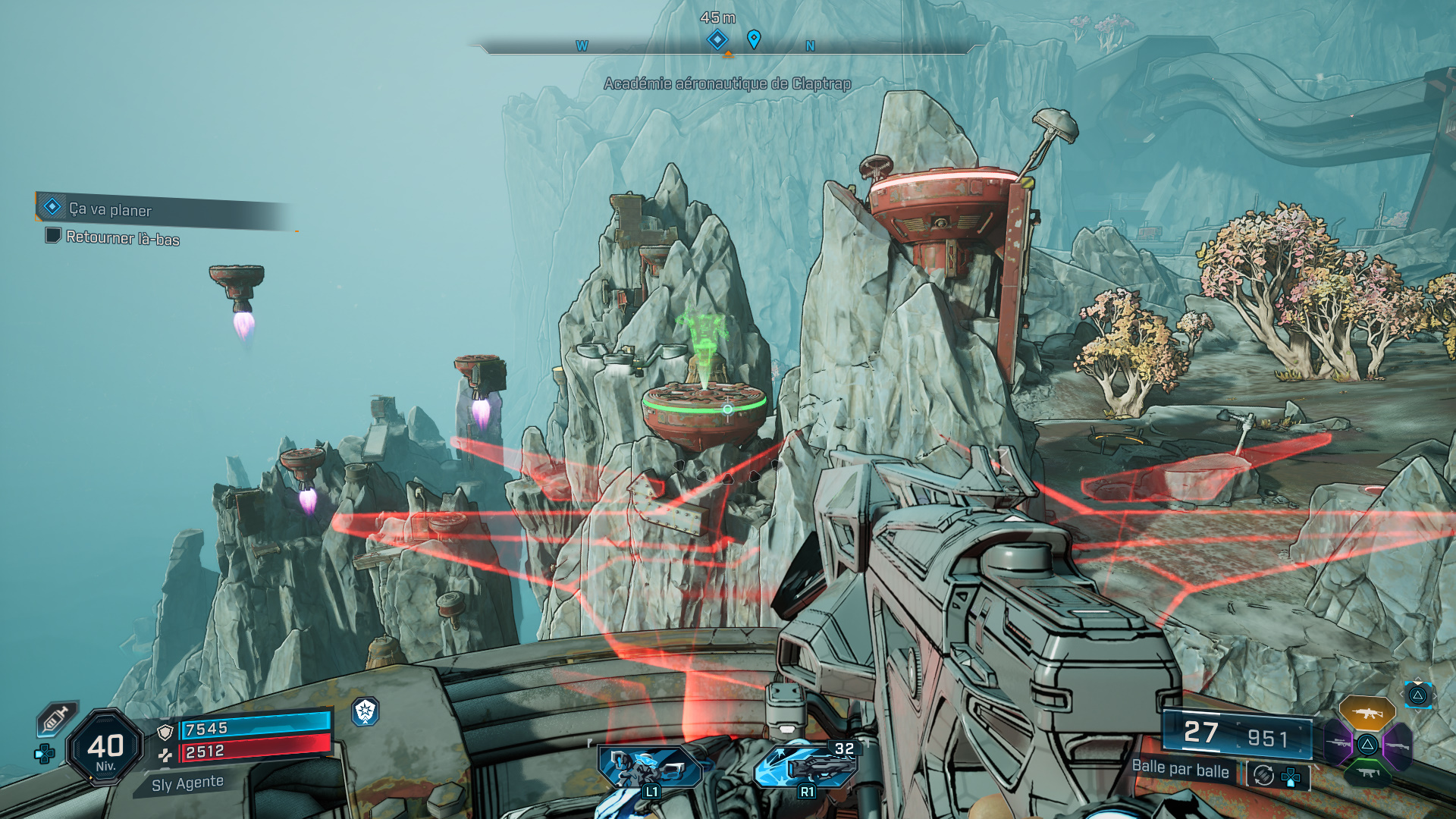Click the level 40 character badge

105,748
